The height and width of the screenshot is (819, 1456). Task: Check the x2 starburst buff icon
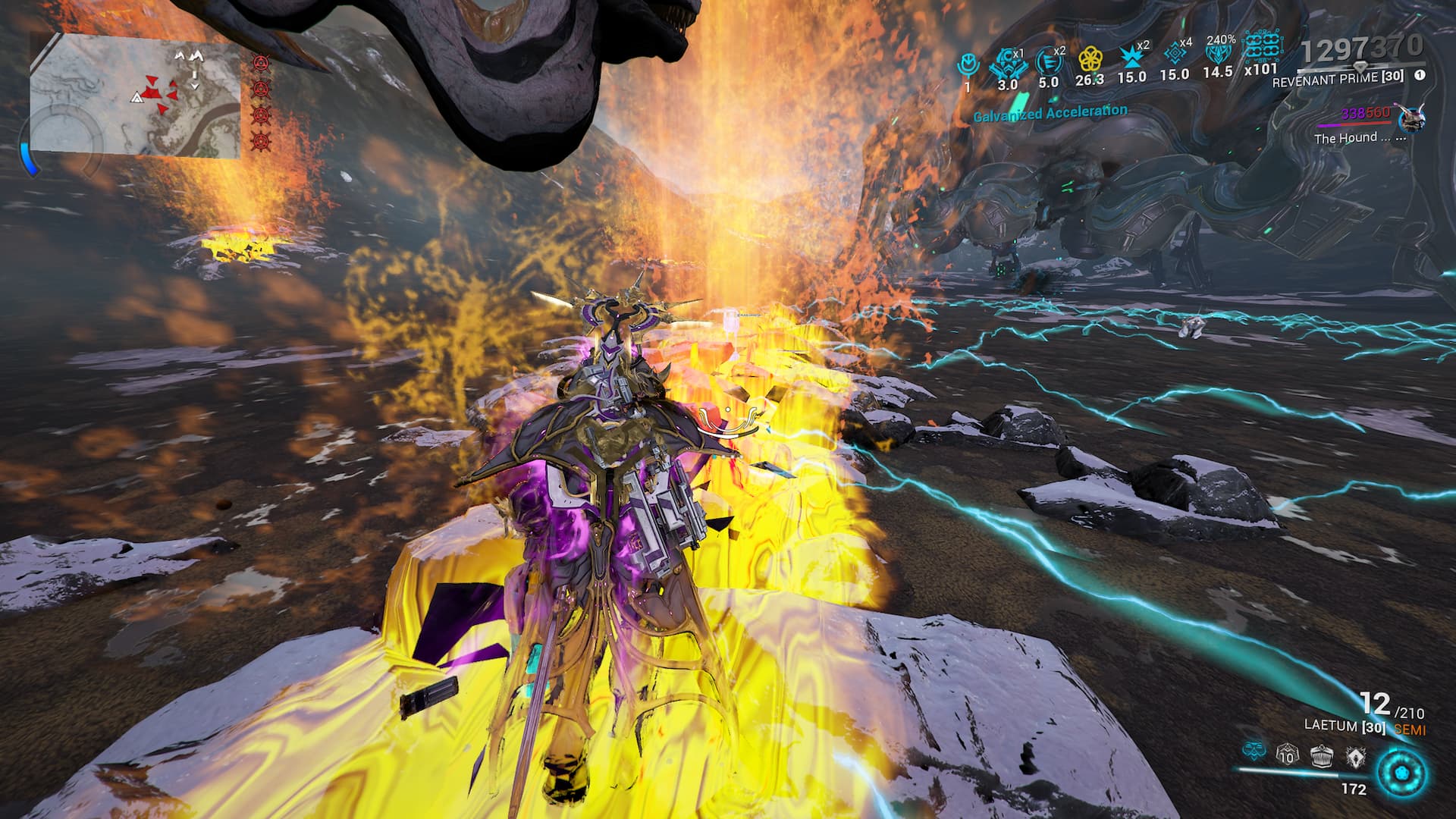point(1131,57)
